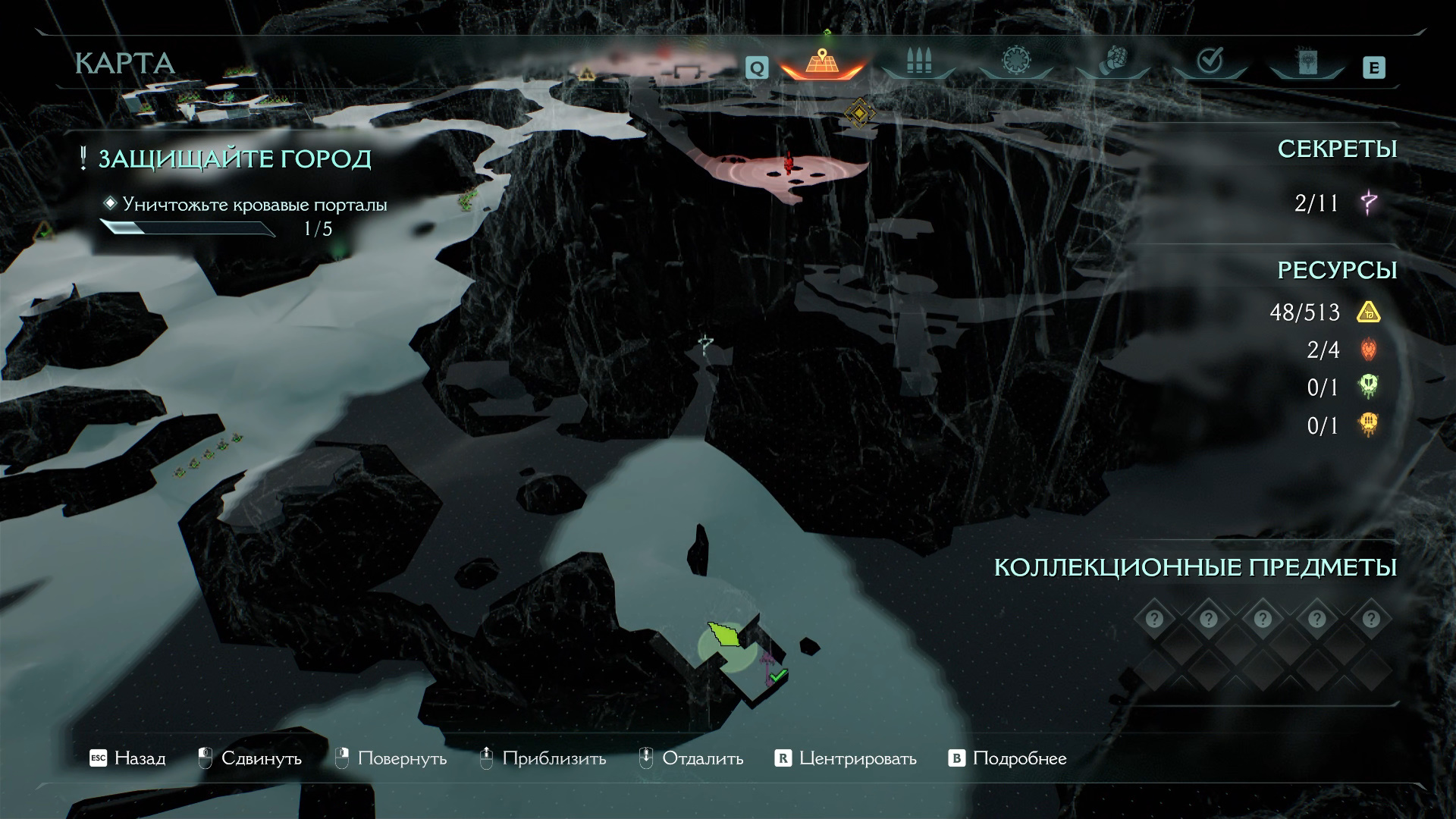Select the yellow diamond map marker
The height and width of the screenshot is (819, 1456).
pyautogui.click(x=859, y=113)
